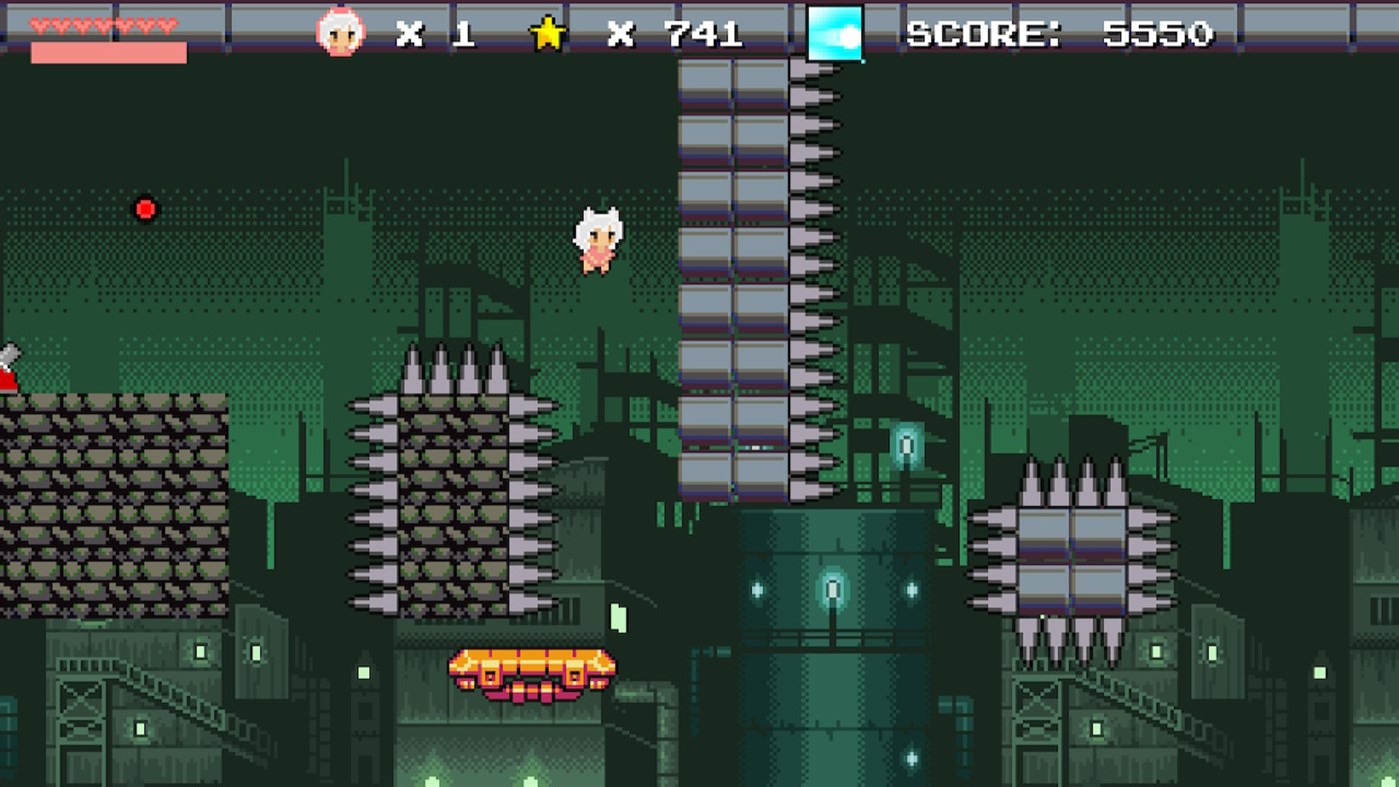Click the player character portrait in the HUD
The width and height of the screenshot is (1399, 787).
click(x=343, y=32)
